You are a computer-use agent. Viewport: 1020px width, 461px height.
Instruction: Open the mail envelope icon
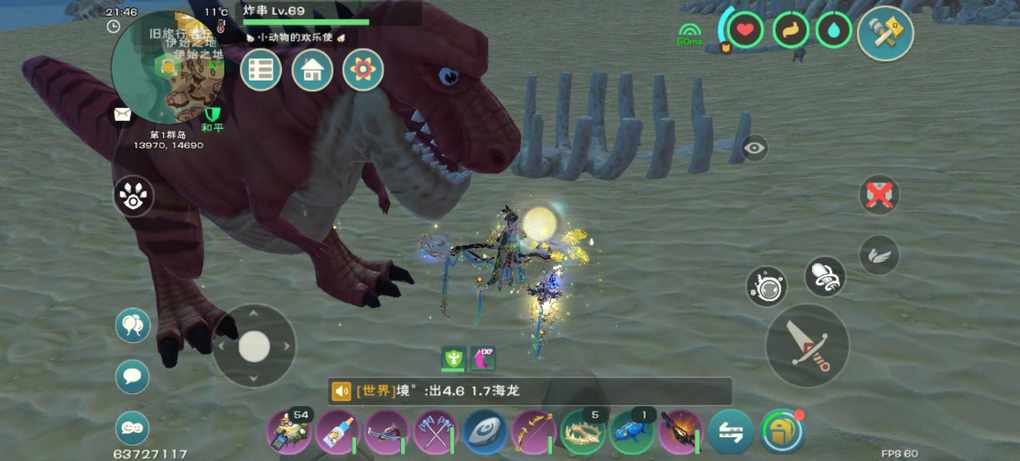click(122, 115)
